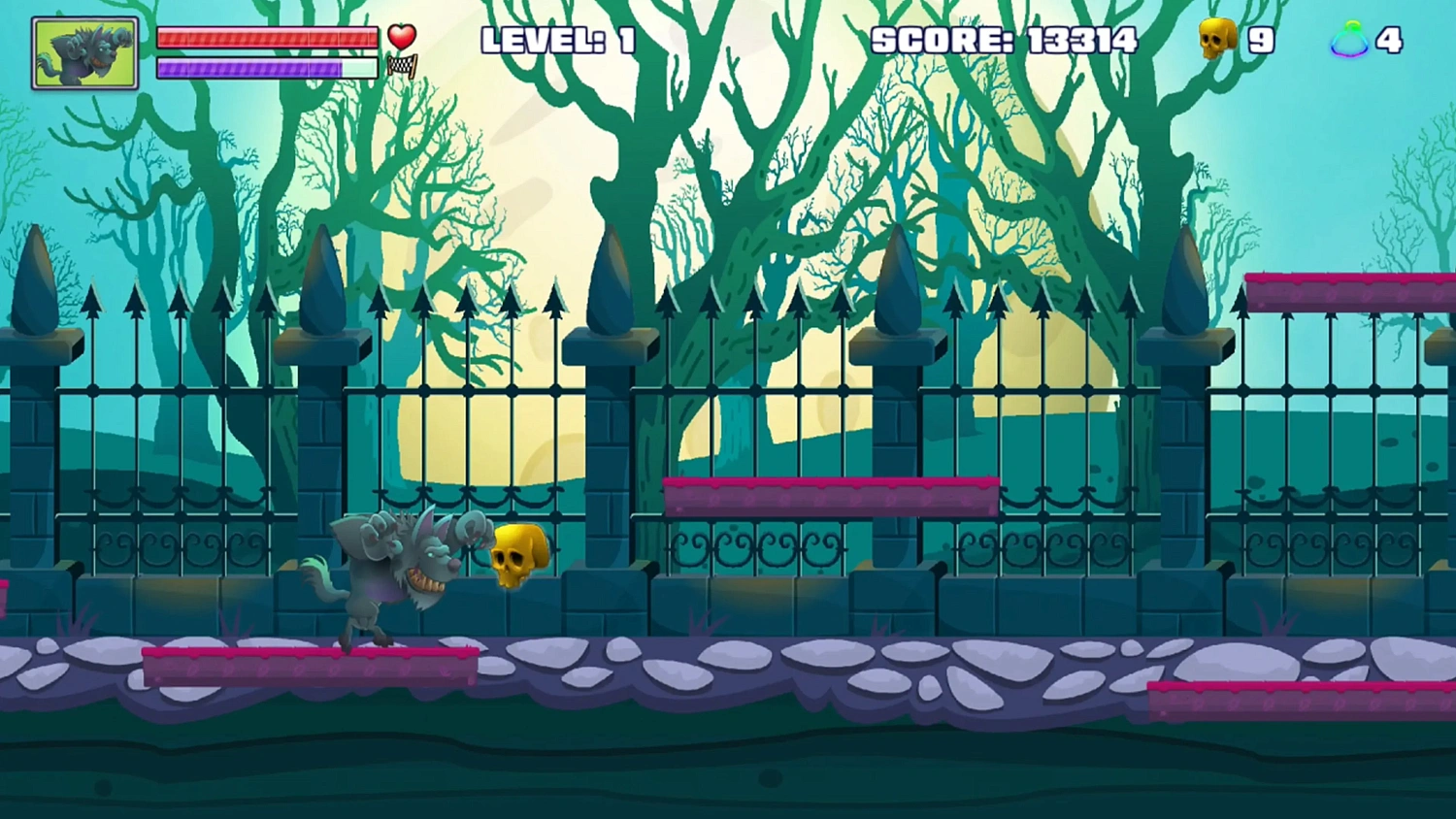Click the pink platform in the screen center
Screen dimensions: 1456x819
point(830,495)
